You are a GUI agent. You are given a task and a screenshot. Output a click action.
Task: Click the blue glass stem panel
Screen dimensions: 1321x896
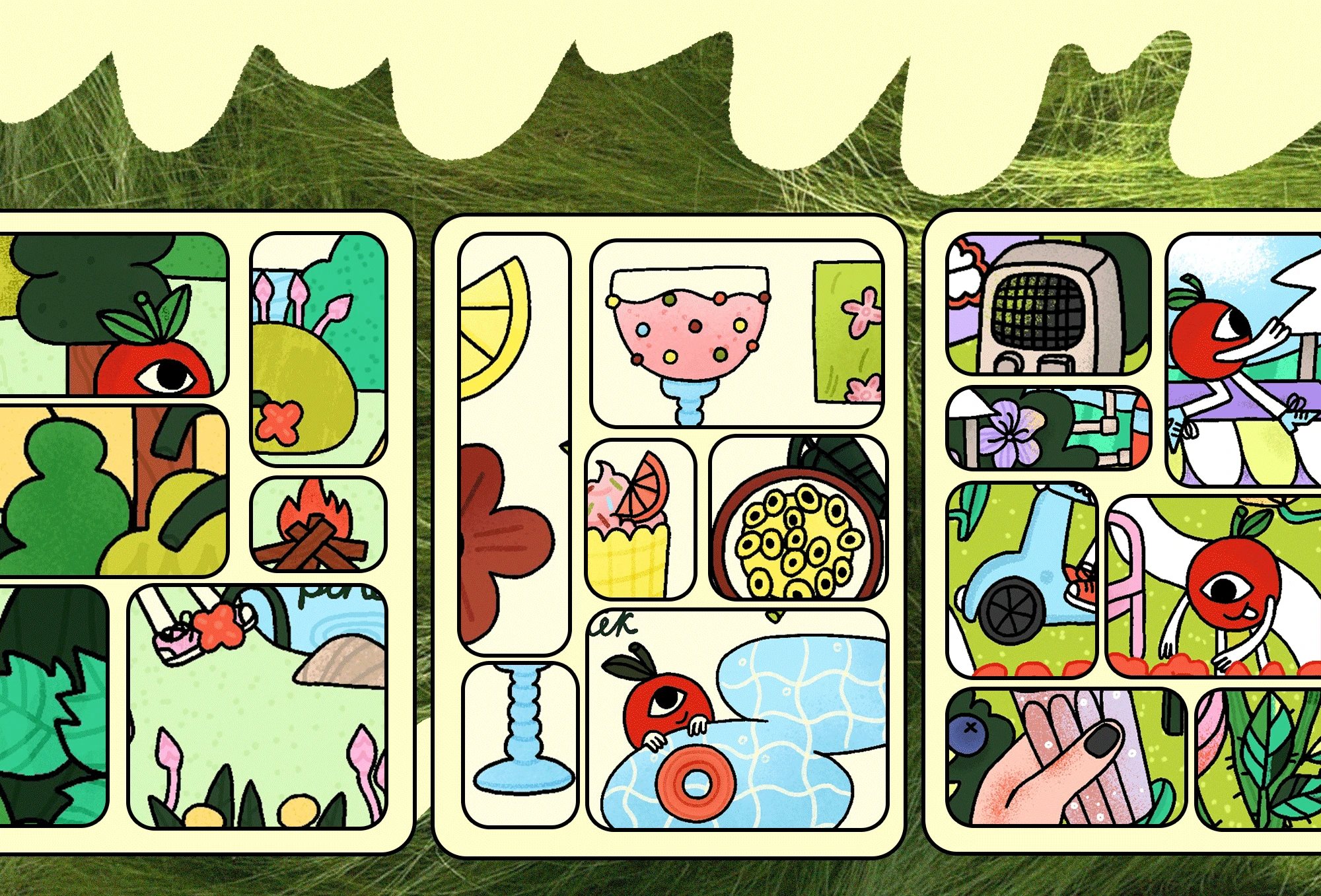pyautogui.click(x=520, y=744)
